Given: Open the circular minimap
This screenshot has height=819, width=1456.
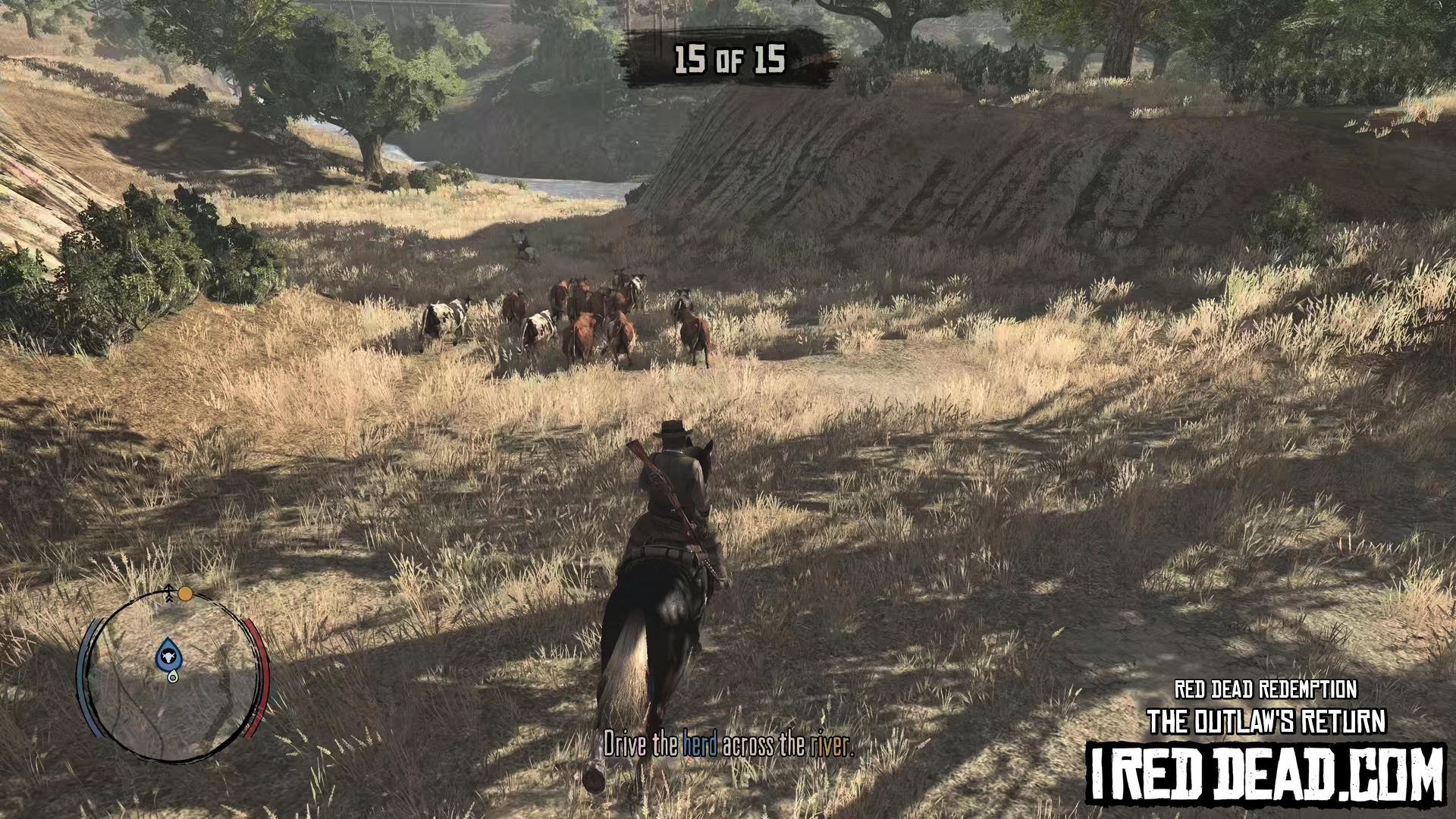Looking at the screenshot, I should click(174, 675).
